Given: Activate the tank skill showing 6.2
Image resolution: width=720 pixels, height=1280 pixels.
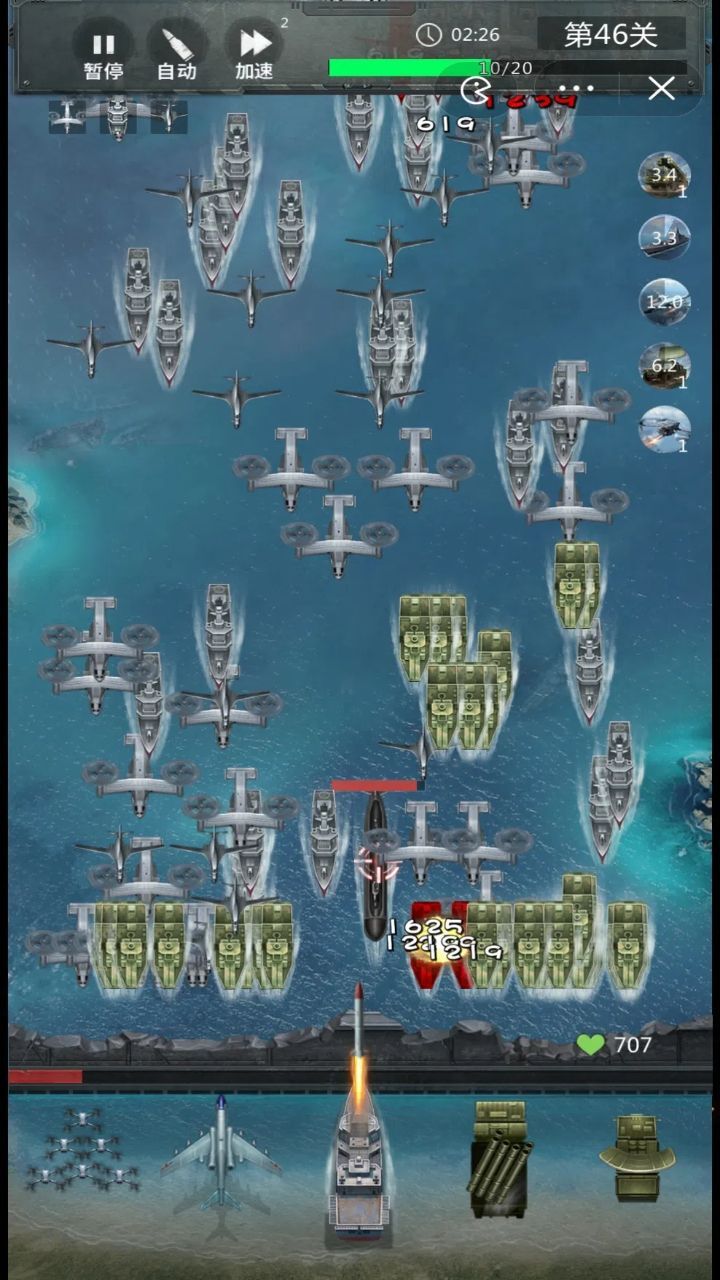Looking at the screenshot, I should [x=664, y=366].
